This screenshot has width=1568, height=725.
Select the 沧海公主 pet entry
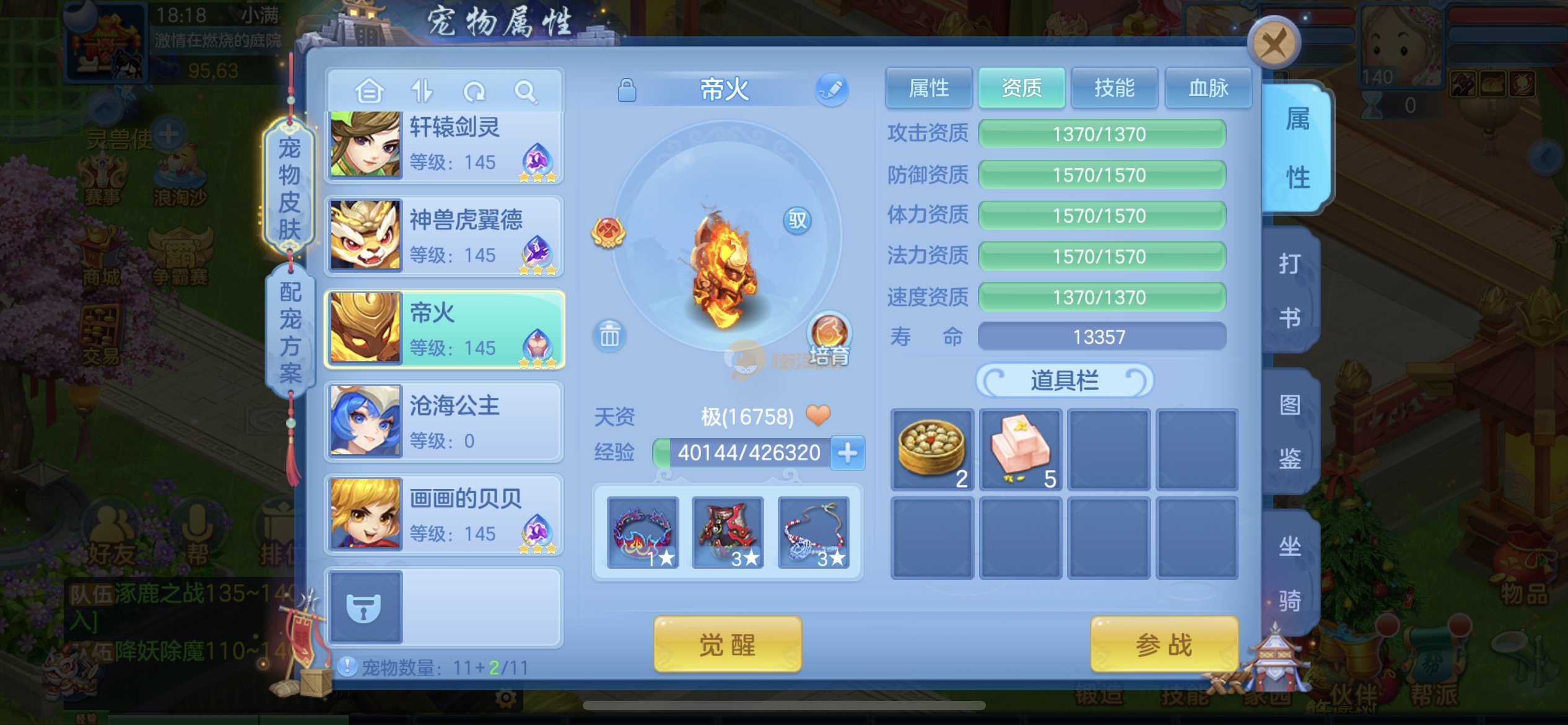pyautogui.click(x=444, y=422)
